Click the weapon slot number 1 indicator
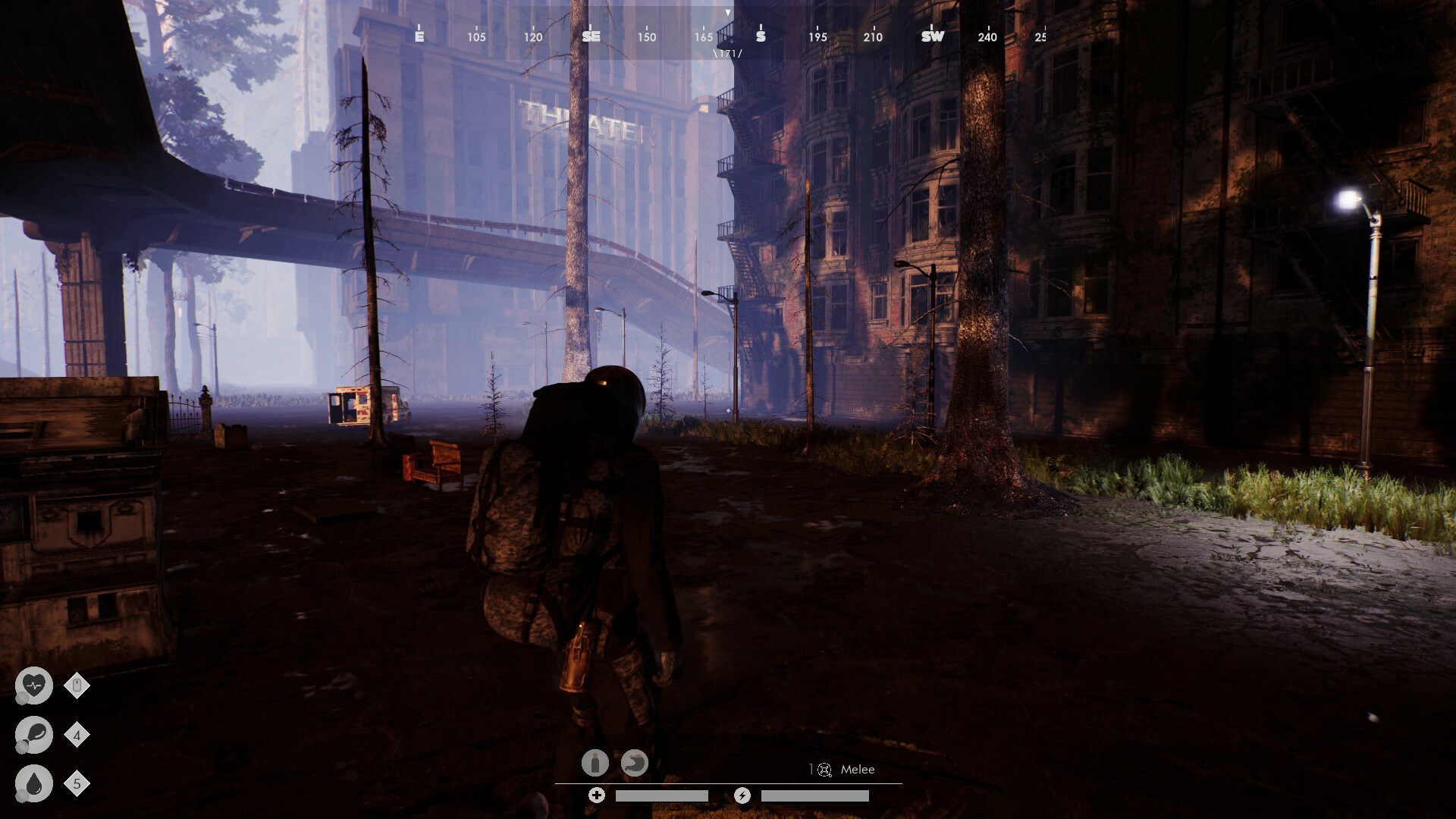Viewport: 1456px width, 819px height. (x=811, y=768)
